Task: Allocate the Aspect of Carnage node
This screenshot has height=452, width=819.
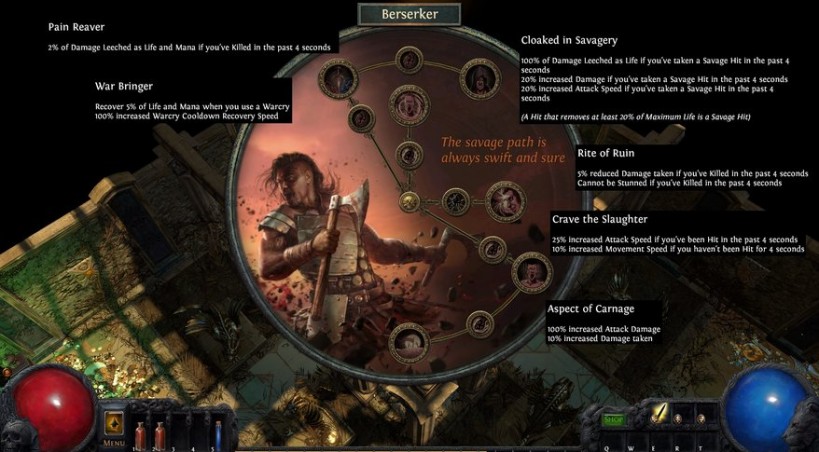Action: (x=407, y=340)
